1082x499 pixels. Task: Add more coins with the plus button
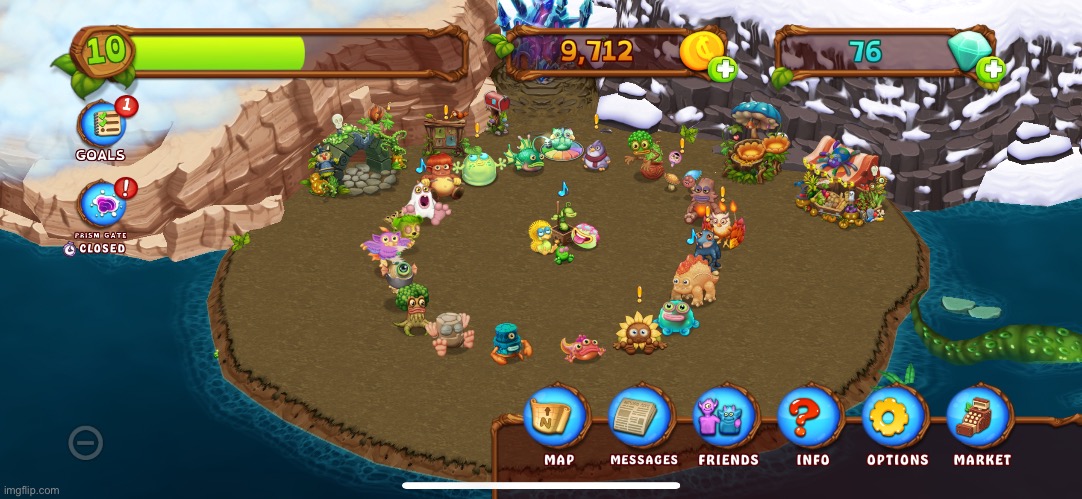pyautogui.click(x=722, y=69)
